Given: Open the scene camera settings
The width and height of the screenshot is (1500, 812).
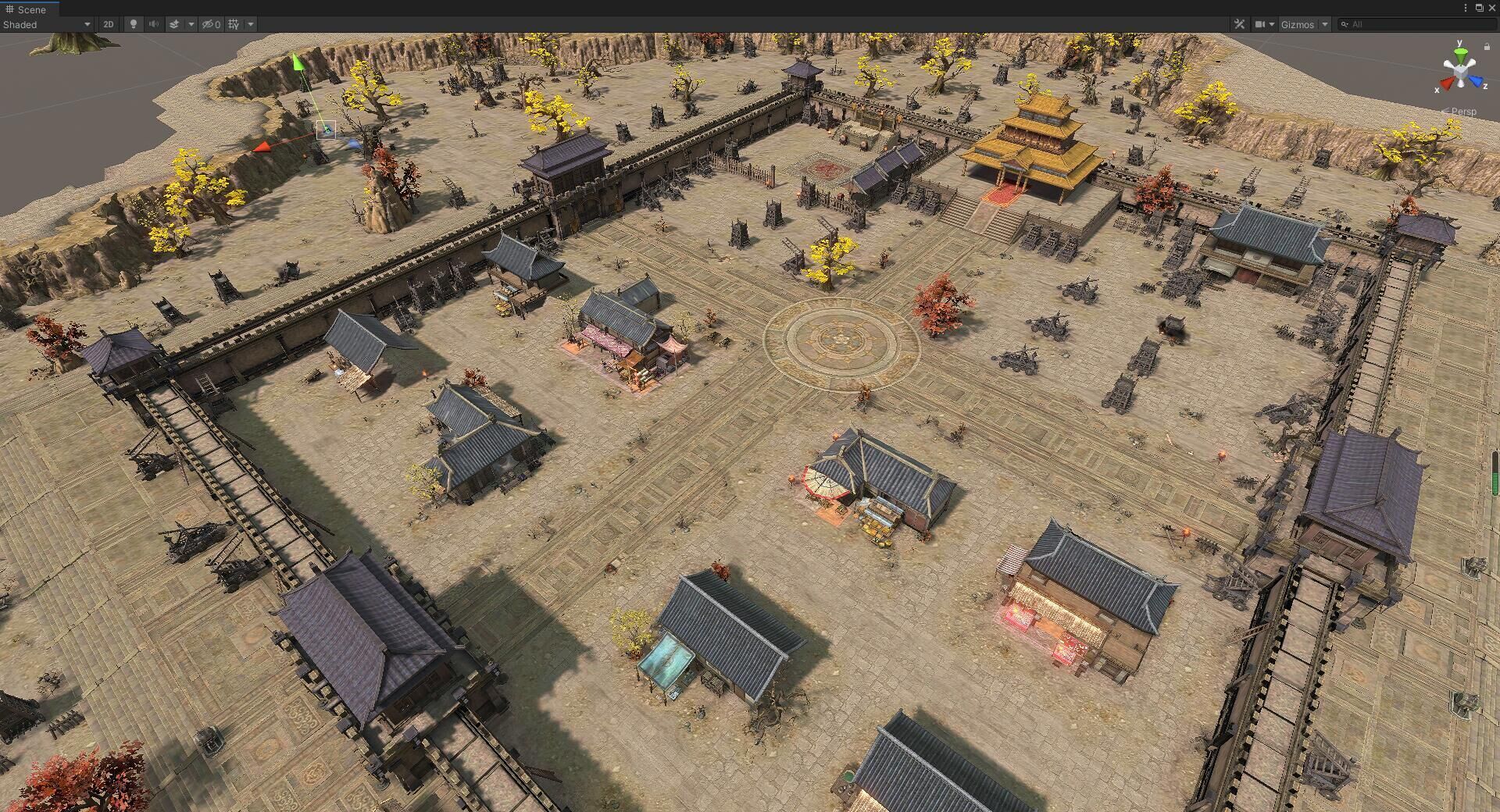Looking at the screenshot, I should point(1260,24).
